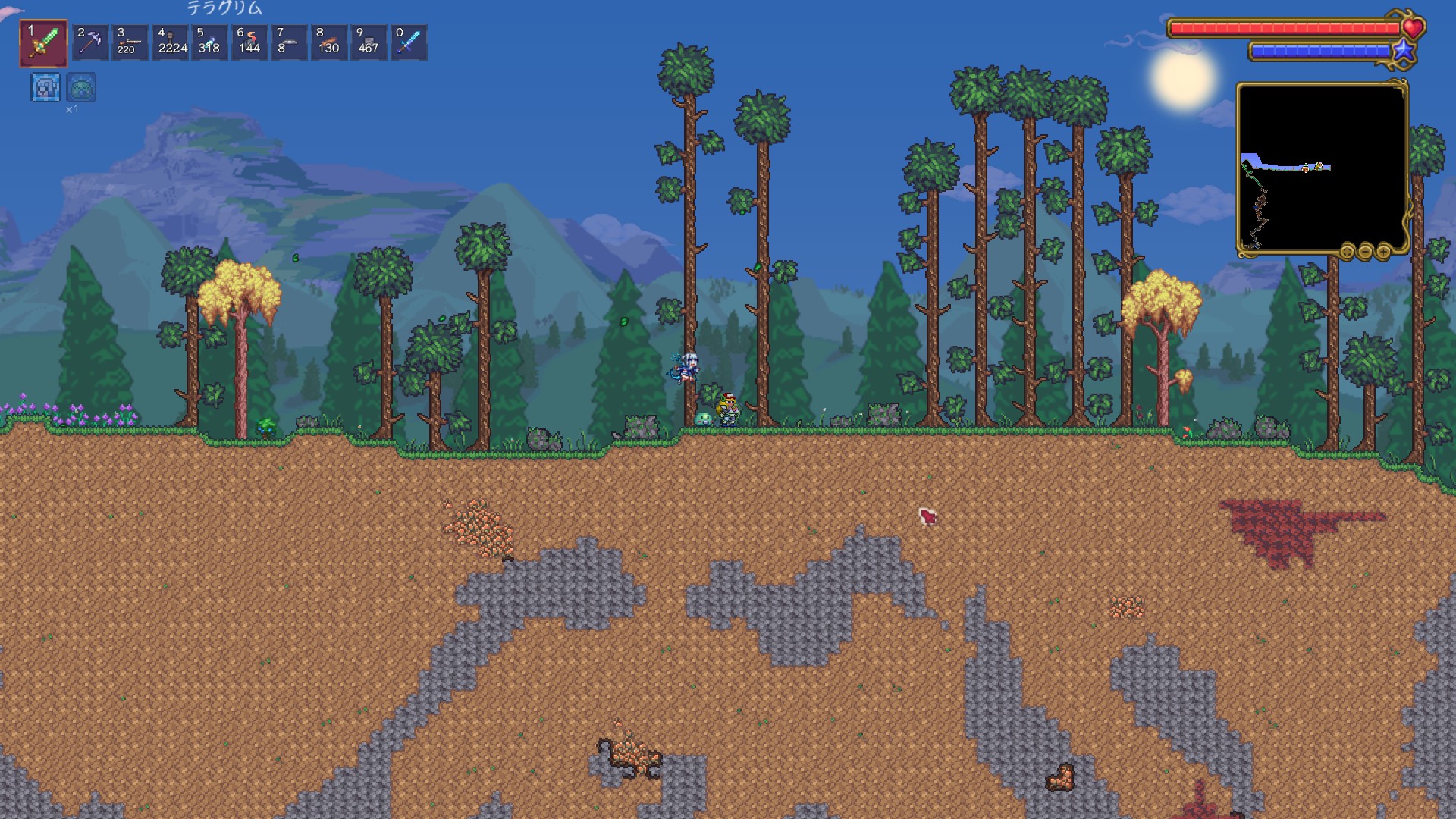
Task: Click the light blue pet buff icon
Action: pos(45,88)
